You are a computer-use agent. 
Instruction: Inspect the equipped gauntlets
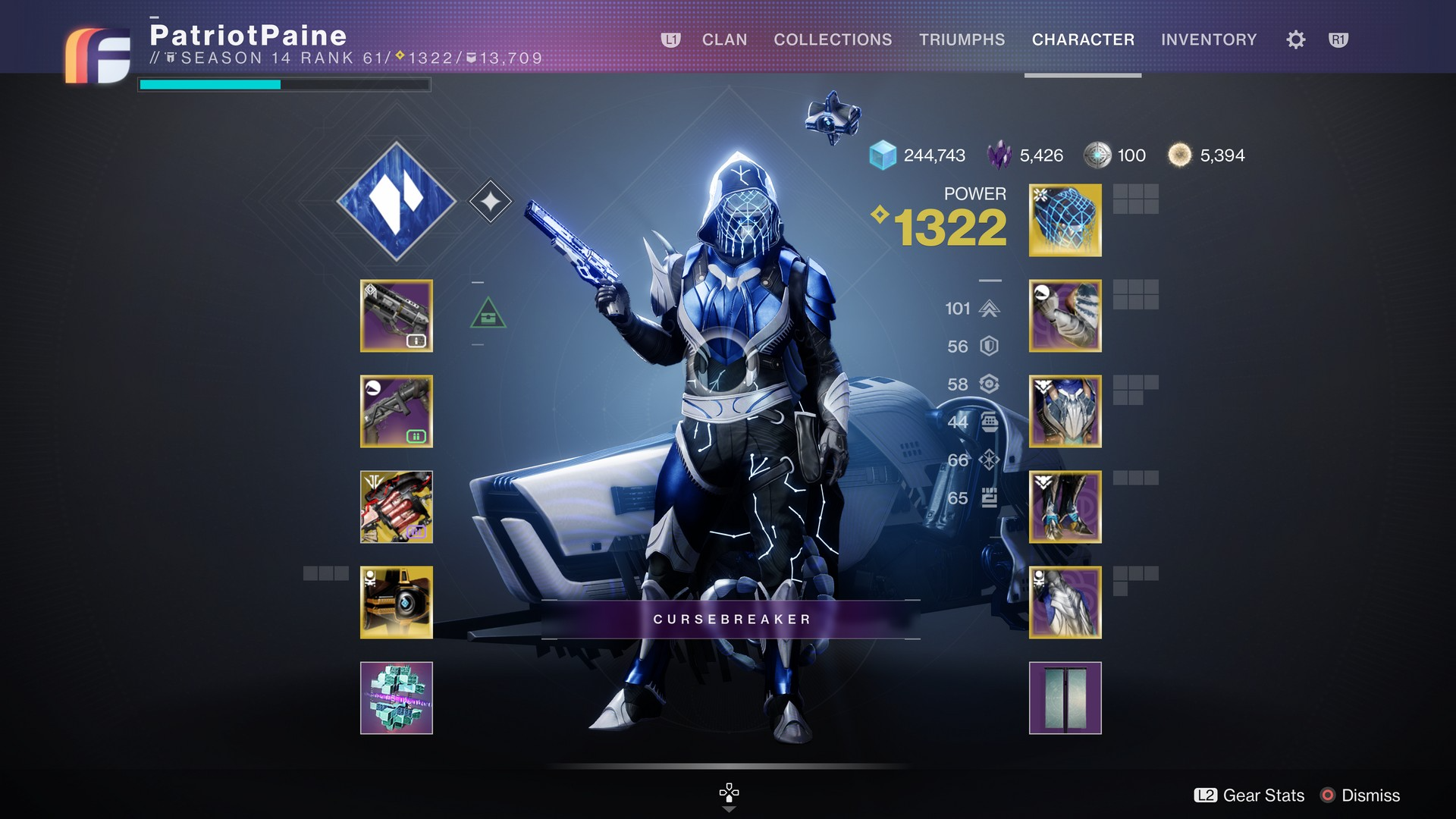(x=1065, y=315)
